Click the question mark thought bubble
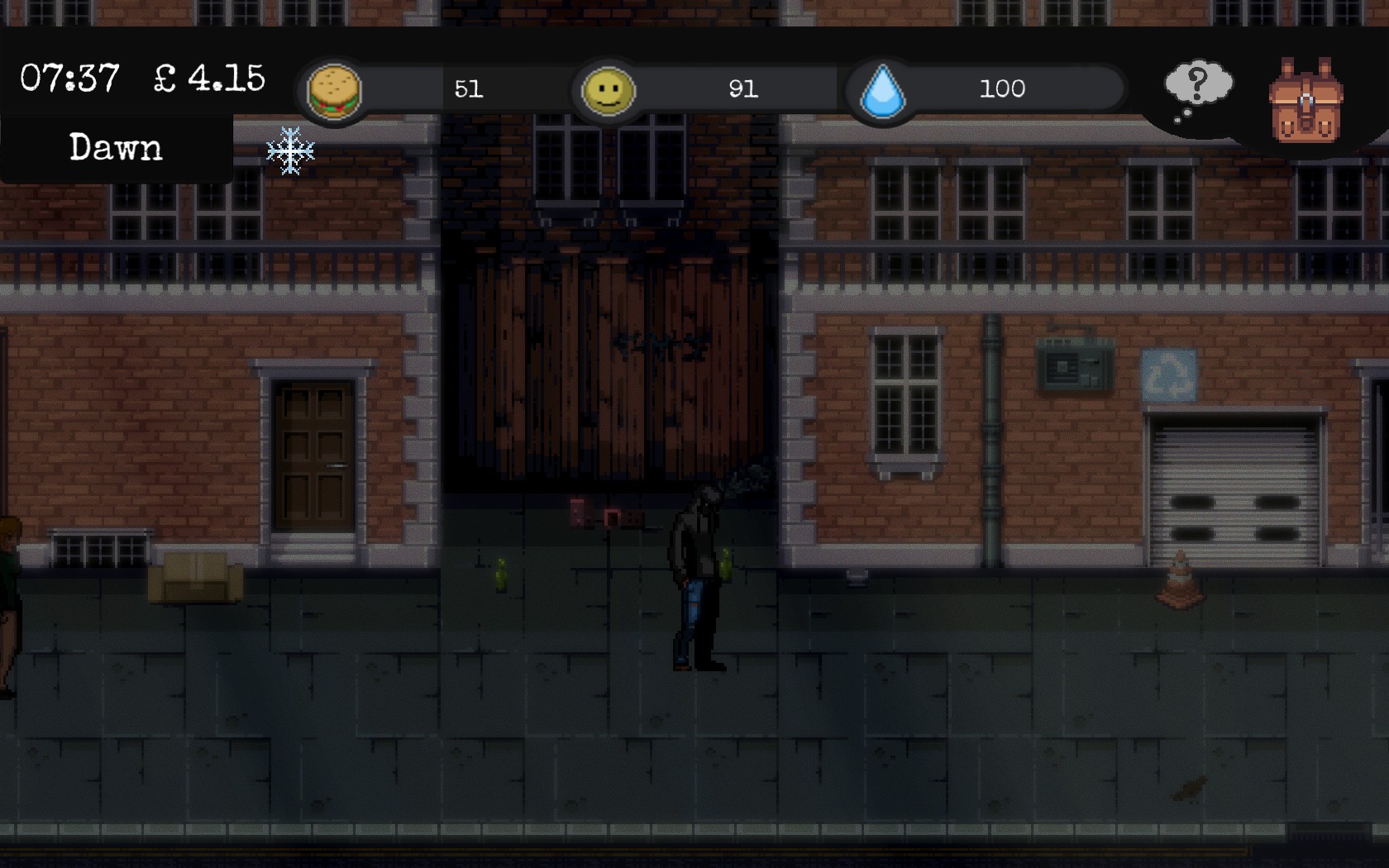 (x=1198, y=87)
